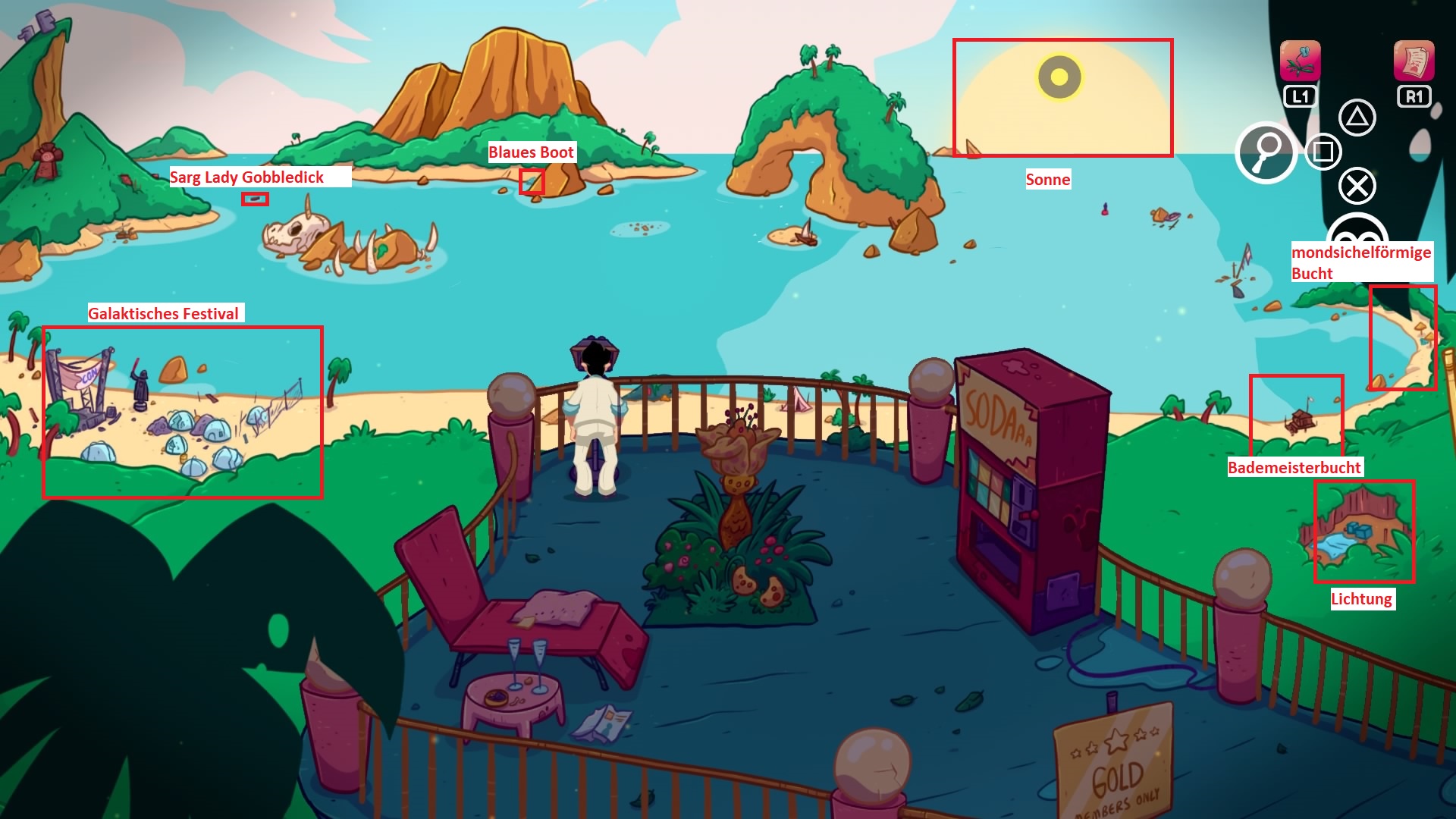Screen dimensions: 1456x819
Task: Select the blue flower inventory item
Action: tap(1300, 61)
